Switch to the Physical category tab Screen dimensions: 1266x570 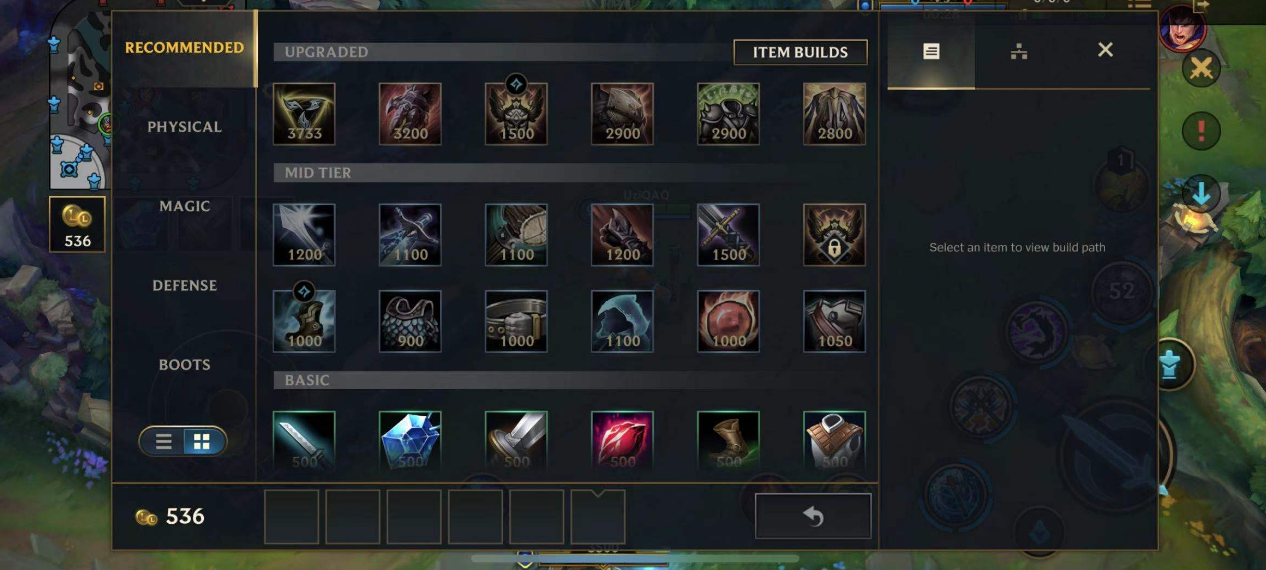(184, 127)
